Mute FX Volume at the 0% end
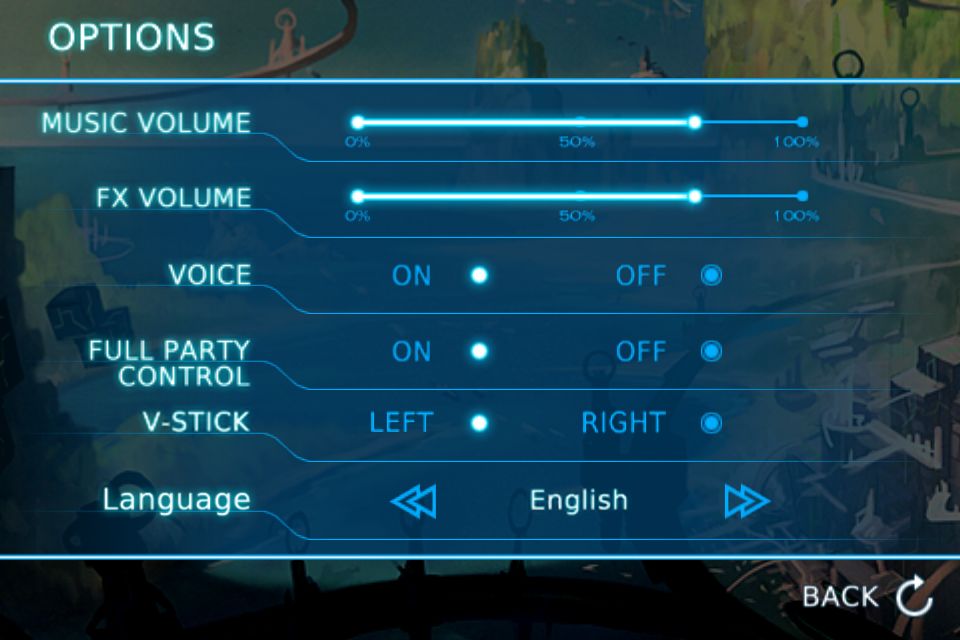The width and height of the screenshot is (960, 640). [x=358, y=196]
